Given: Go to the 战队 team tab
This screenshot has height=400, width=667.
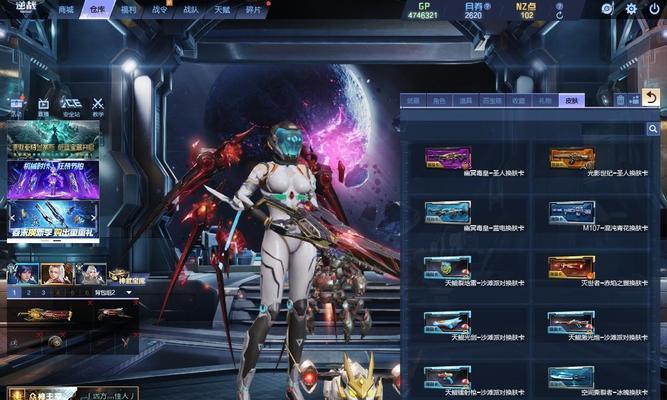Looking at the screenshot, I should click(x=191, y=9).
